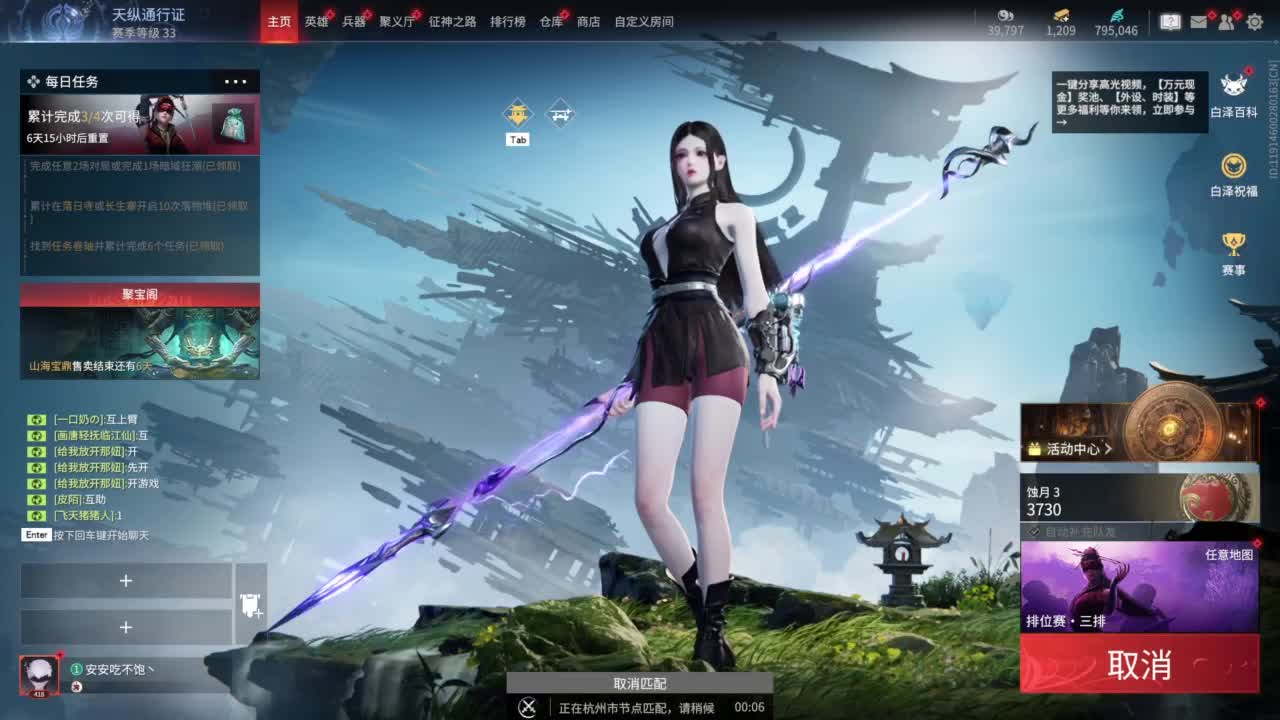Open the mail inbox icon
The width and height of the screenshot is (1280, 720).
click(1199, 22)
